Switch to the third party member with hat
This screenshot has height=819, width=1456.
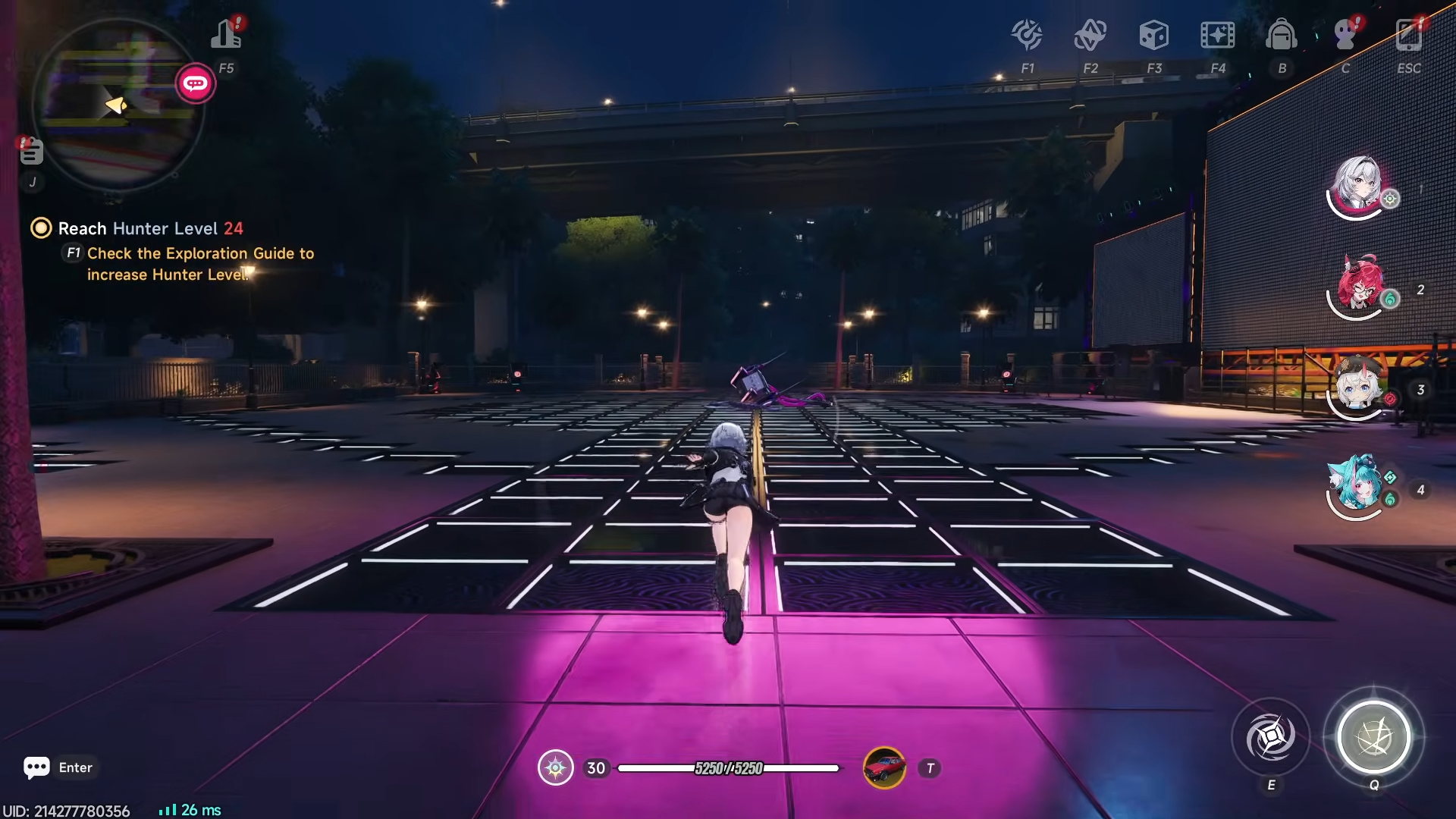point(1359,387)
